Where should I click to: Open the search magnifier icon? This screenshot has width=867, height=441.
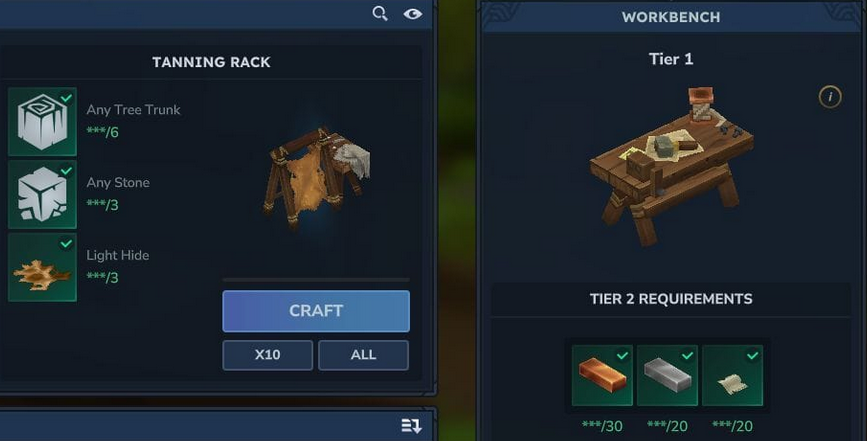point(380,14)
